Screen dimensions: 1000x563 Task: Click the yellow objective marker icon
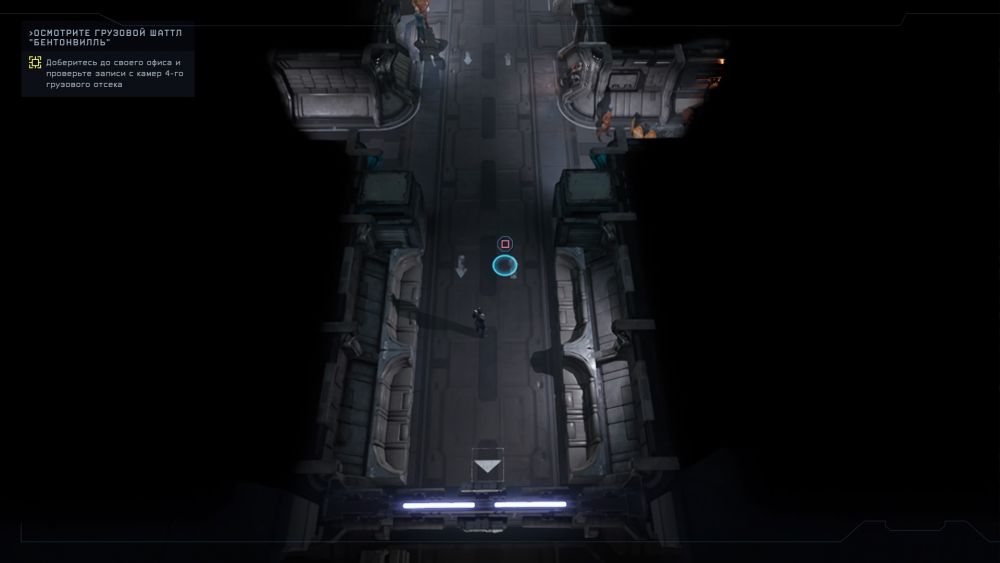(35, 63)
